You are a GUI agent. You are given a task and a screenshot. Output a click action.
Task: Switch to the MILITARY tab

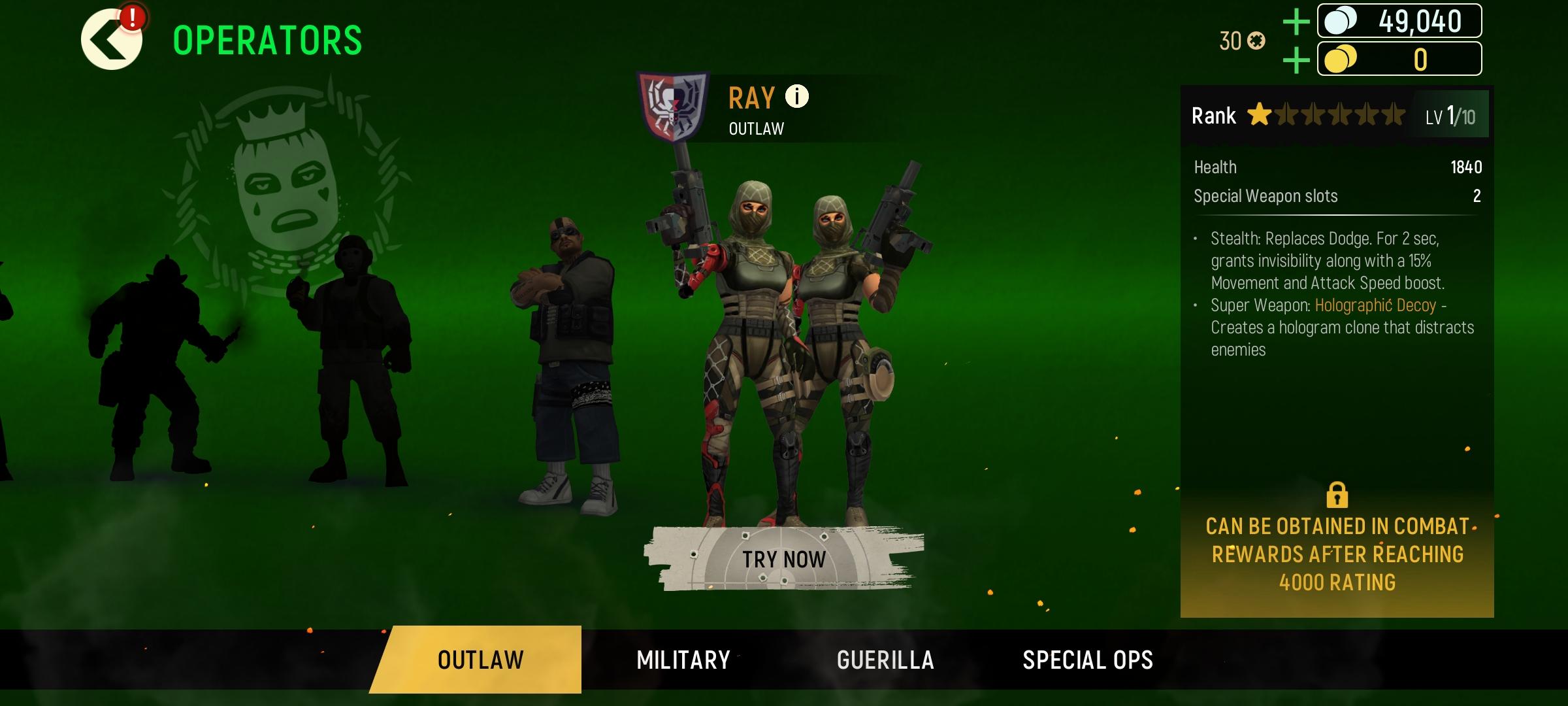682,660
